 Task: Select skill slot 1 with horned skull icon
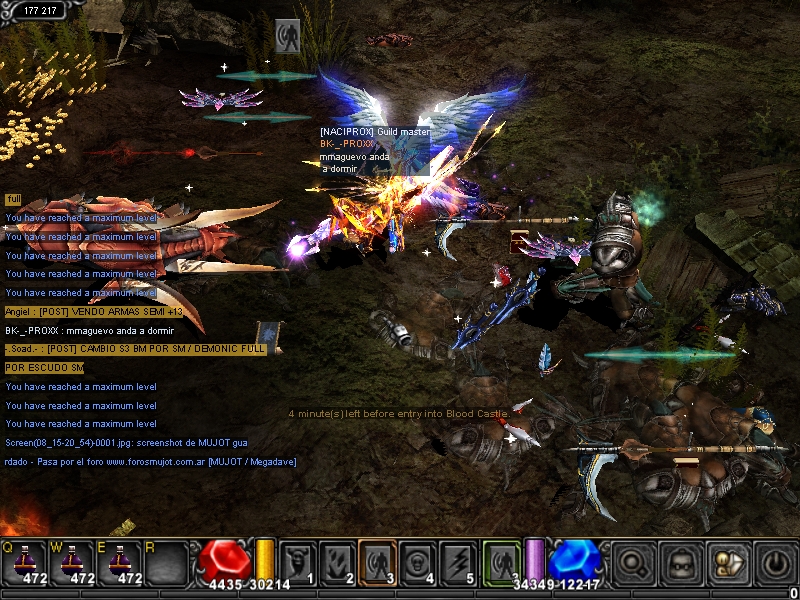click(297, 562)
